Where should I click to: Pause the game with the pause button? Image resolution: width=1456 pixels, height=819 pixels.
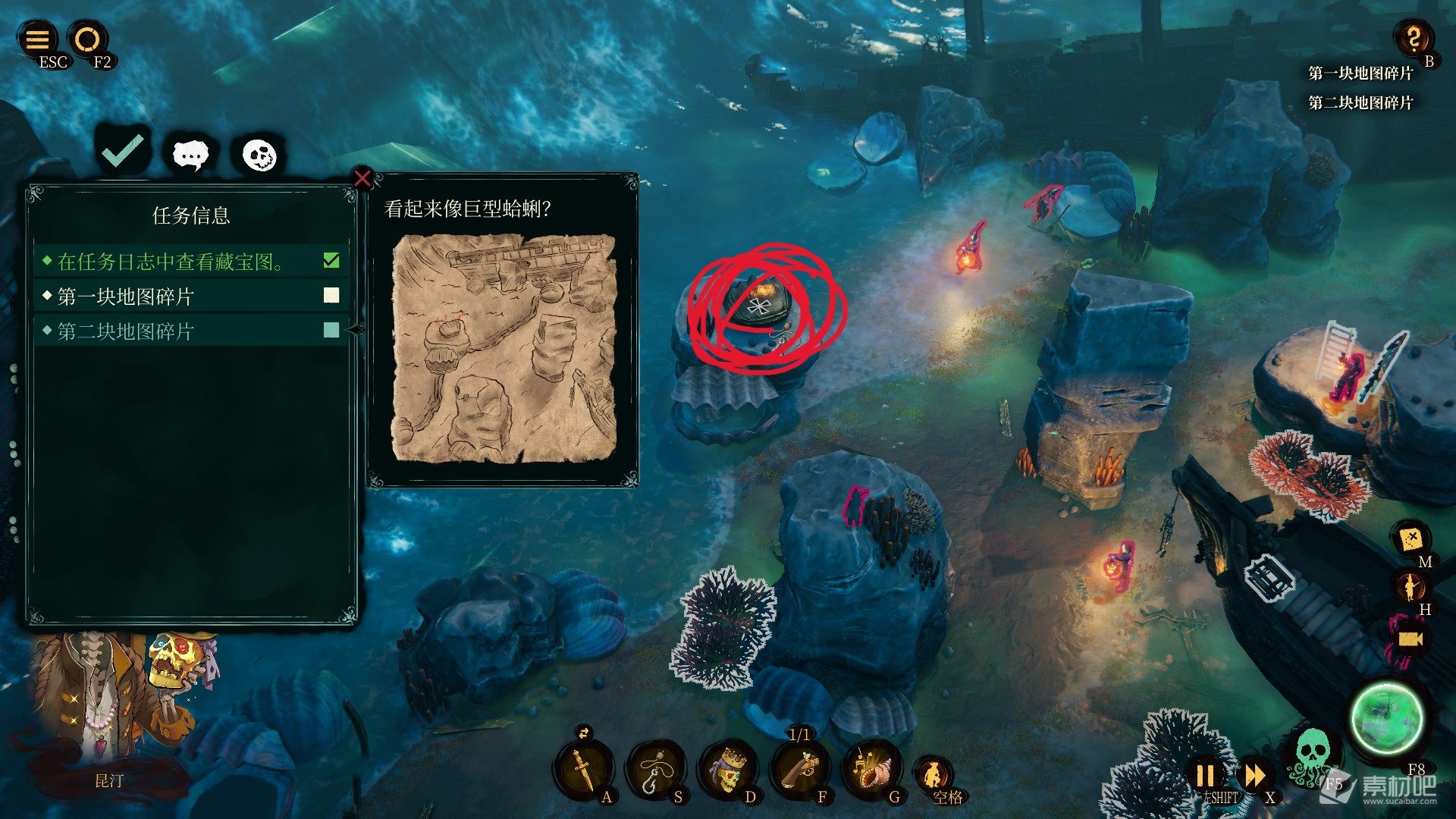(1205, 776)
